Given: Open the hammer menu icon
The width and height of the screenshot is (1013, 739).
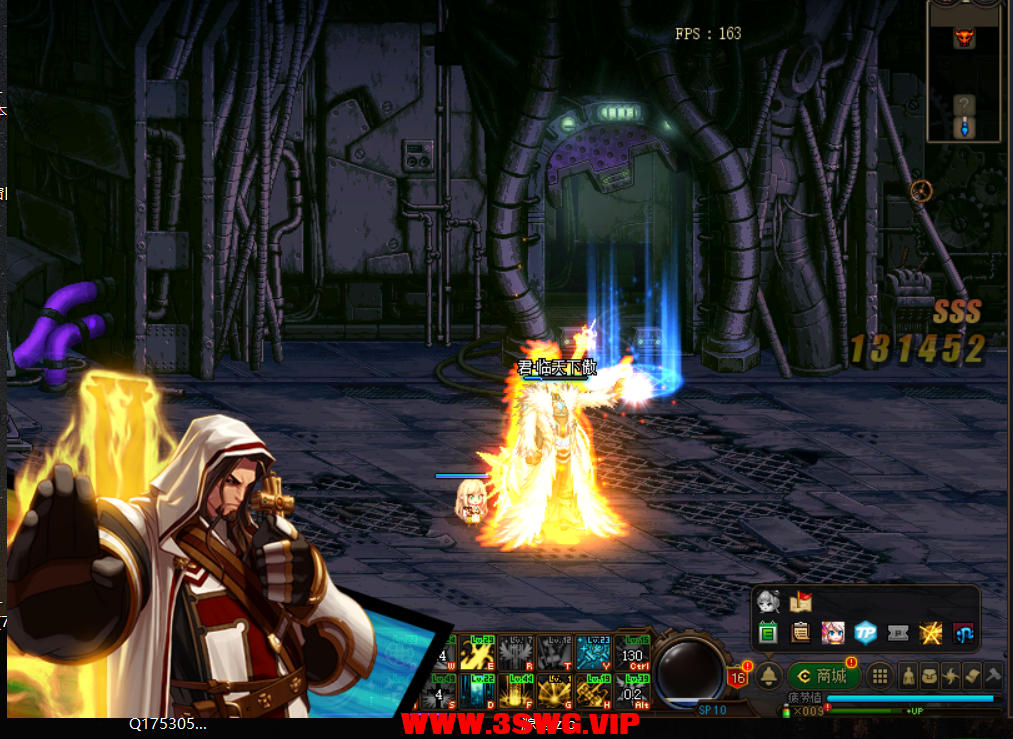Looking at the screenshot, I should pyautogui.click(x=993, y=676).
